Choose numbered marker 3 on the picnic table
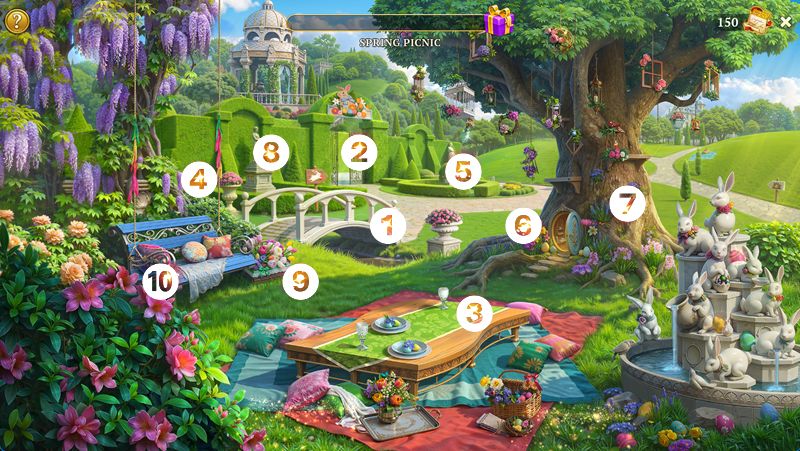 [475, 313]
